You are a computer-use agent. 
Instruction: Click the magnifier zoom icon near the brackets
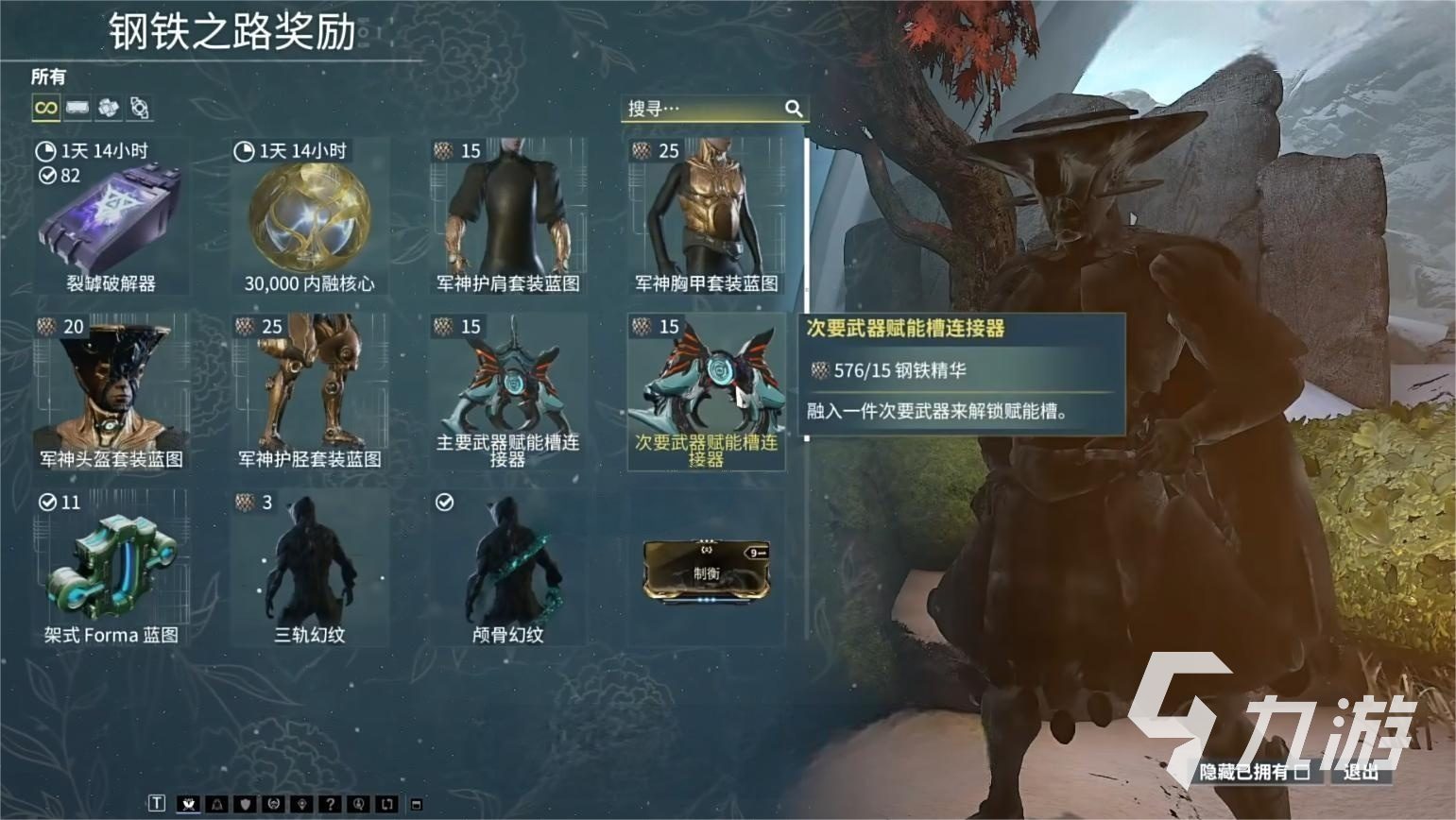(x=359, y=805)
